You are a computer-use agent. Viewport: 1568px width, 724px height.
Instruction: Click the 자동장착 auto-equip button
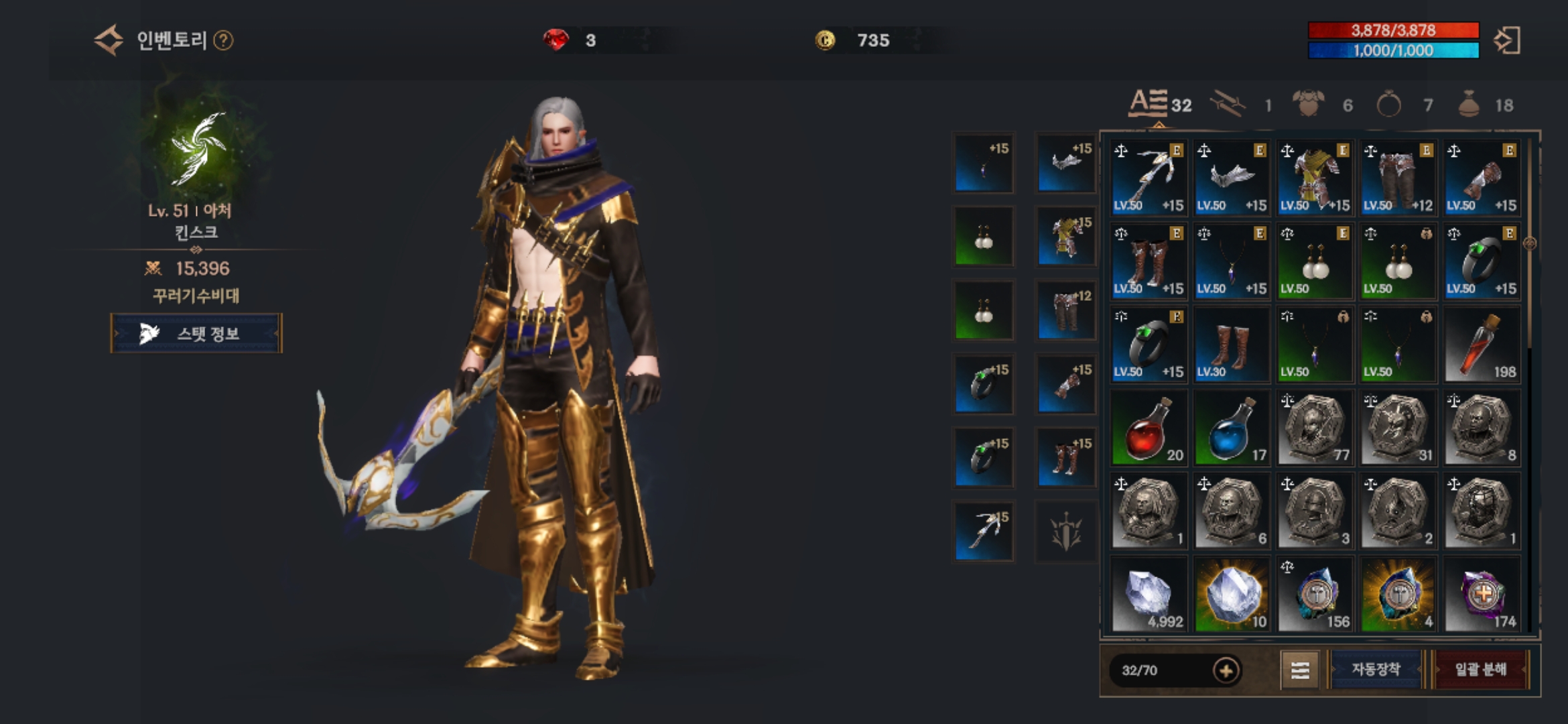(1376, 669)
